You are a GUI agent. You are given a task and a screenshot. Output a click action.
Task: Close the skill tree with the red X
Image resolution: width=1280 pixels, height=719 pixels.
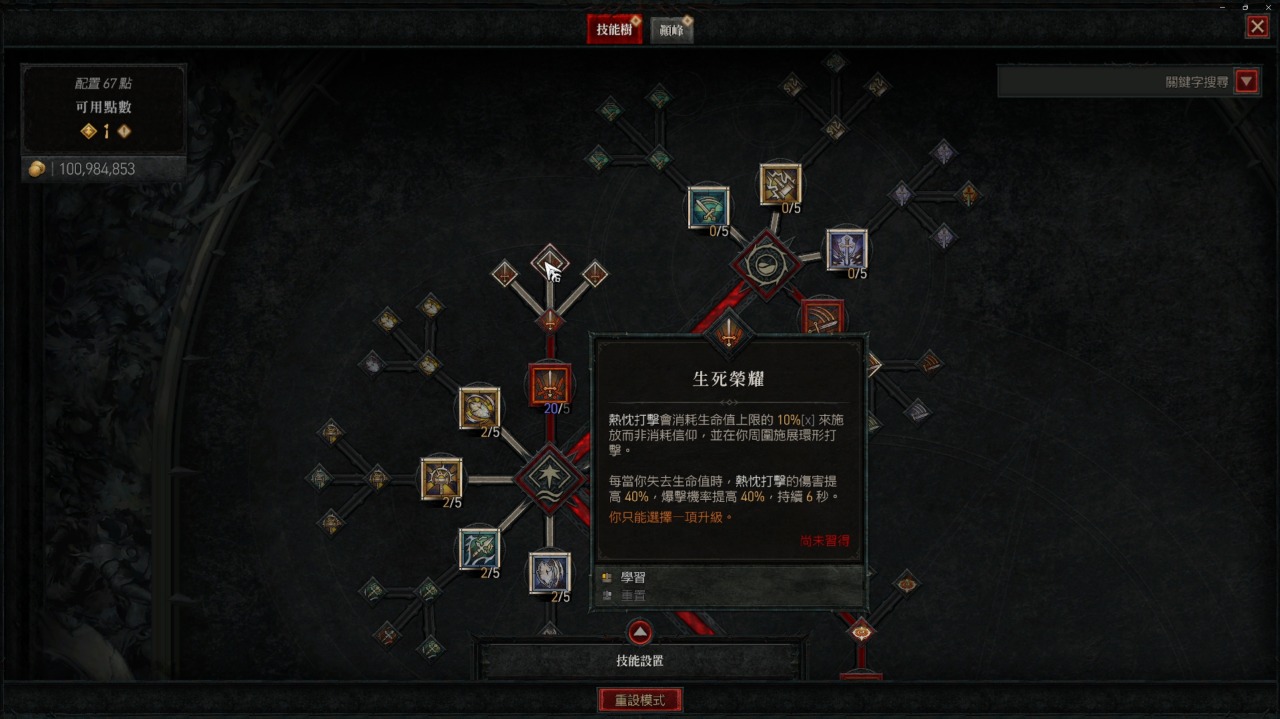(1257, 27)
